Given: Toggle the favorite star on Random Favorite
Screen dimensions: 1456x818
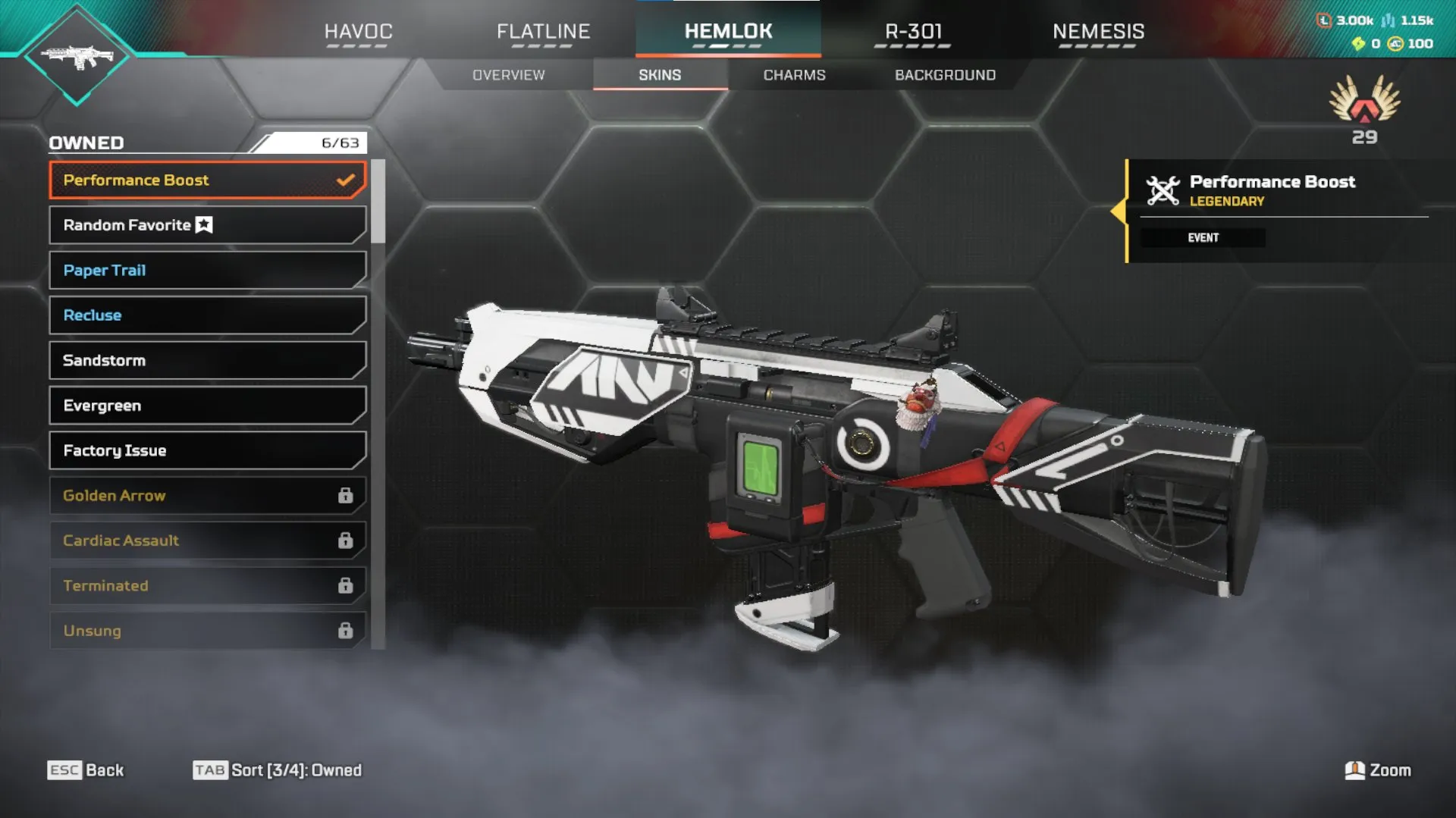Looking at the screenshot, I should (203, 224).
